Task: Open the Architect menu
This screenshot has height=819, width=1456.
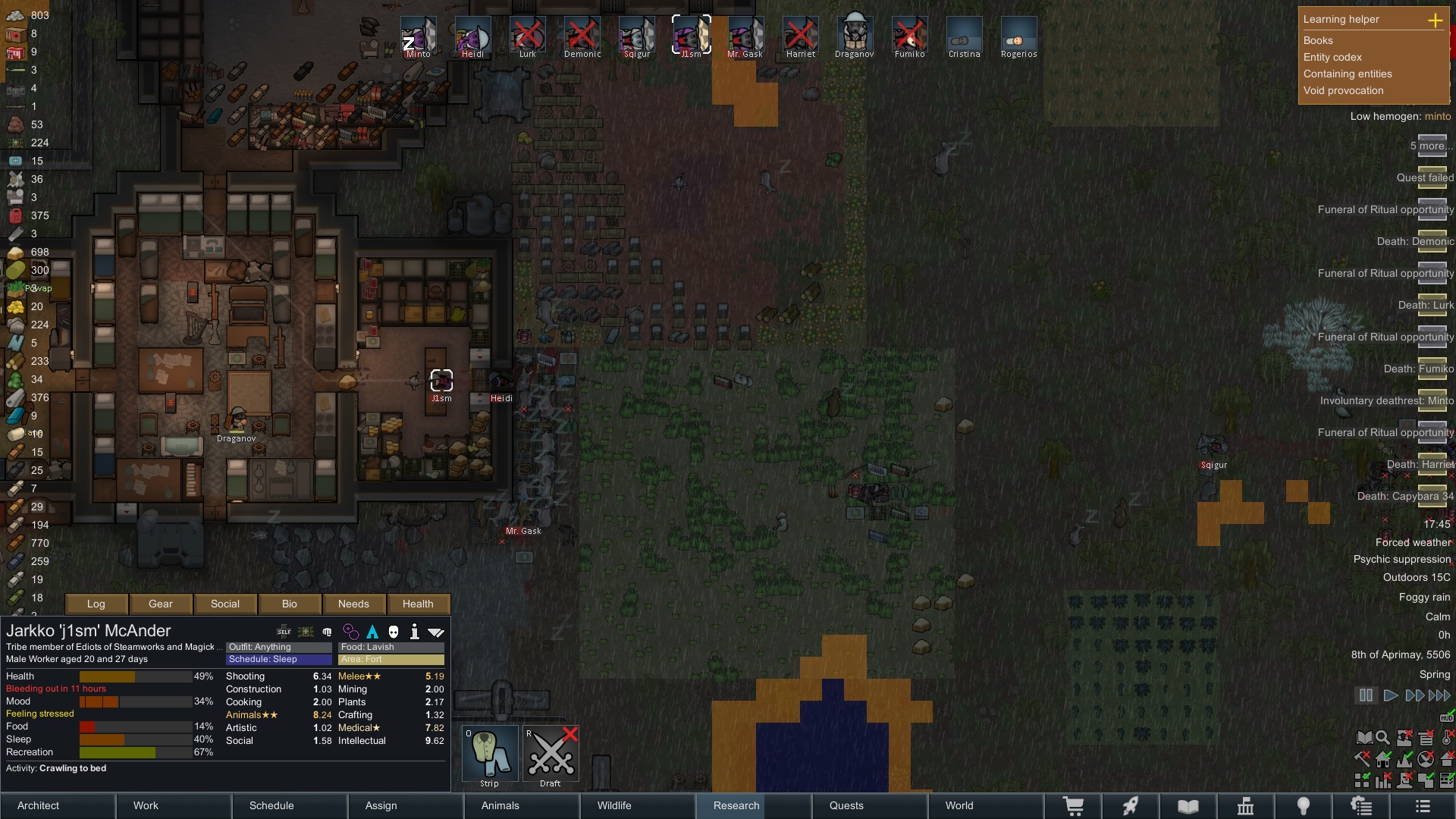Action: coord(39,805)
